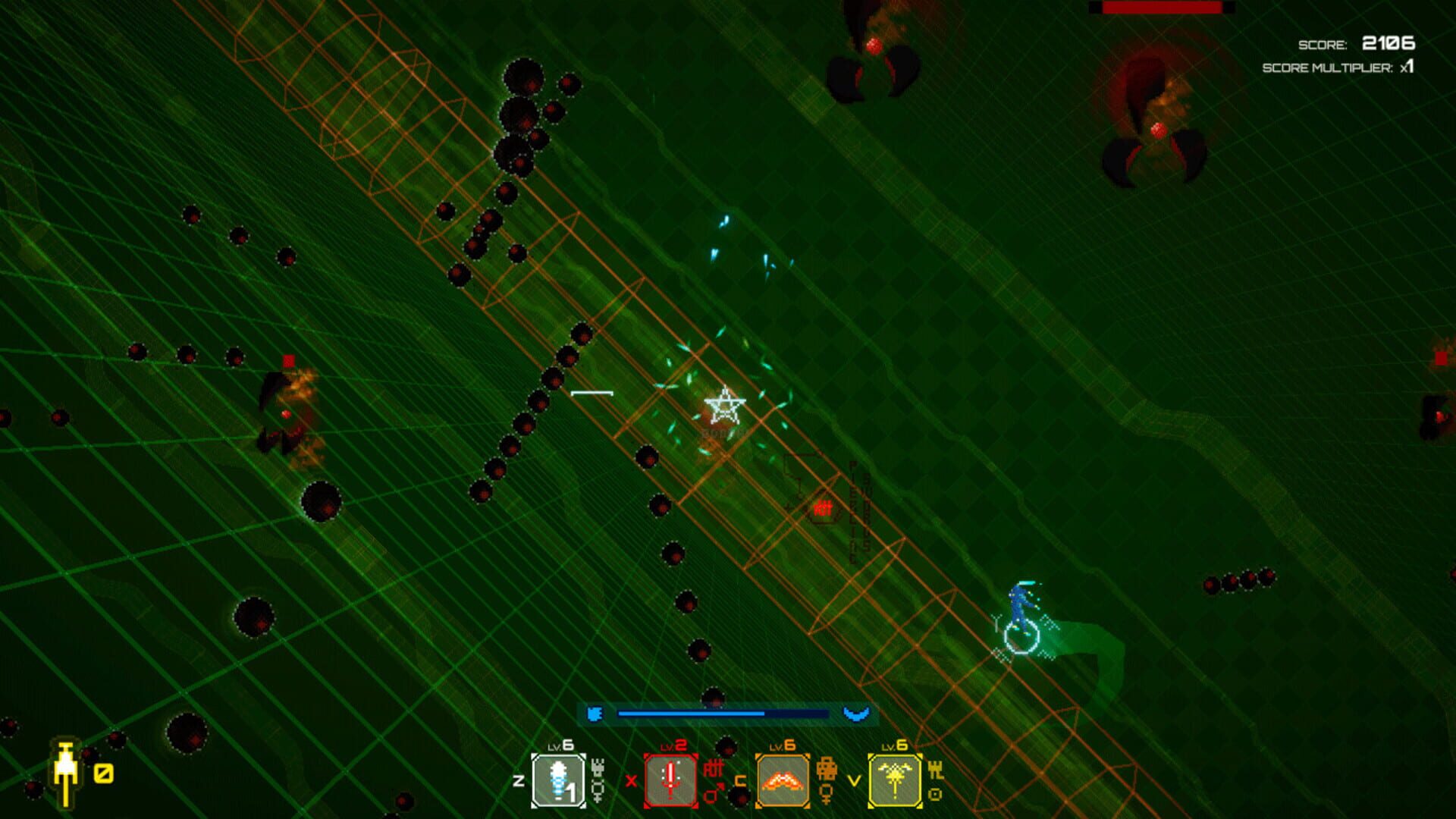Click the red grid icon above the male symbol
Image resolution: width=1456 pixels, height=819 pixels.
[712, 768]
